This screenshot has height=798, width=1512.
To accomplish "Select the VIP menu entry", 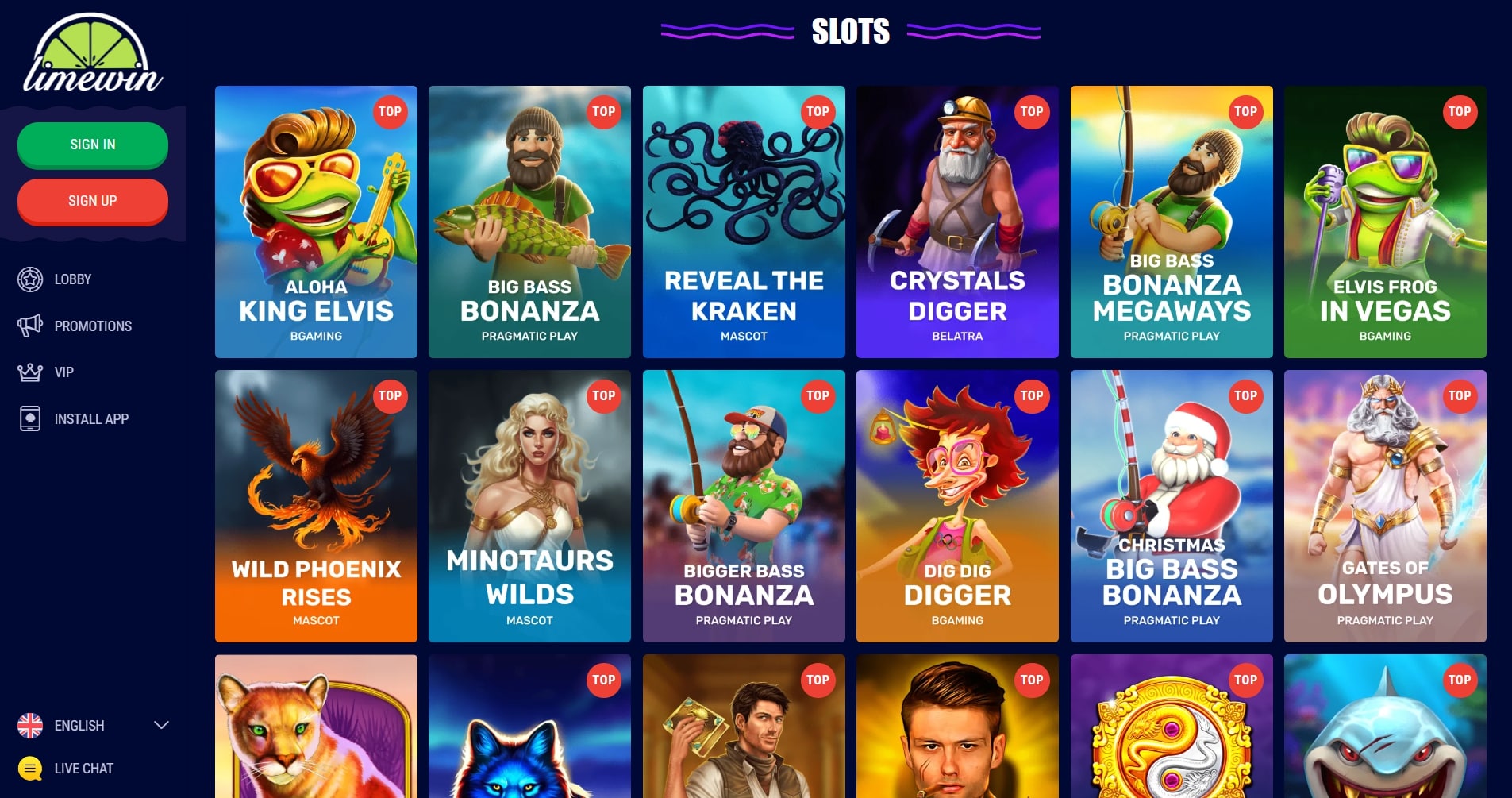I will (63, 372).
